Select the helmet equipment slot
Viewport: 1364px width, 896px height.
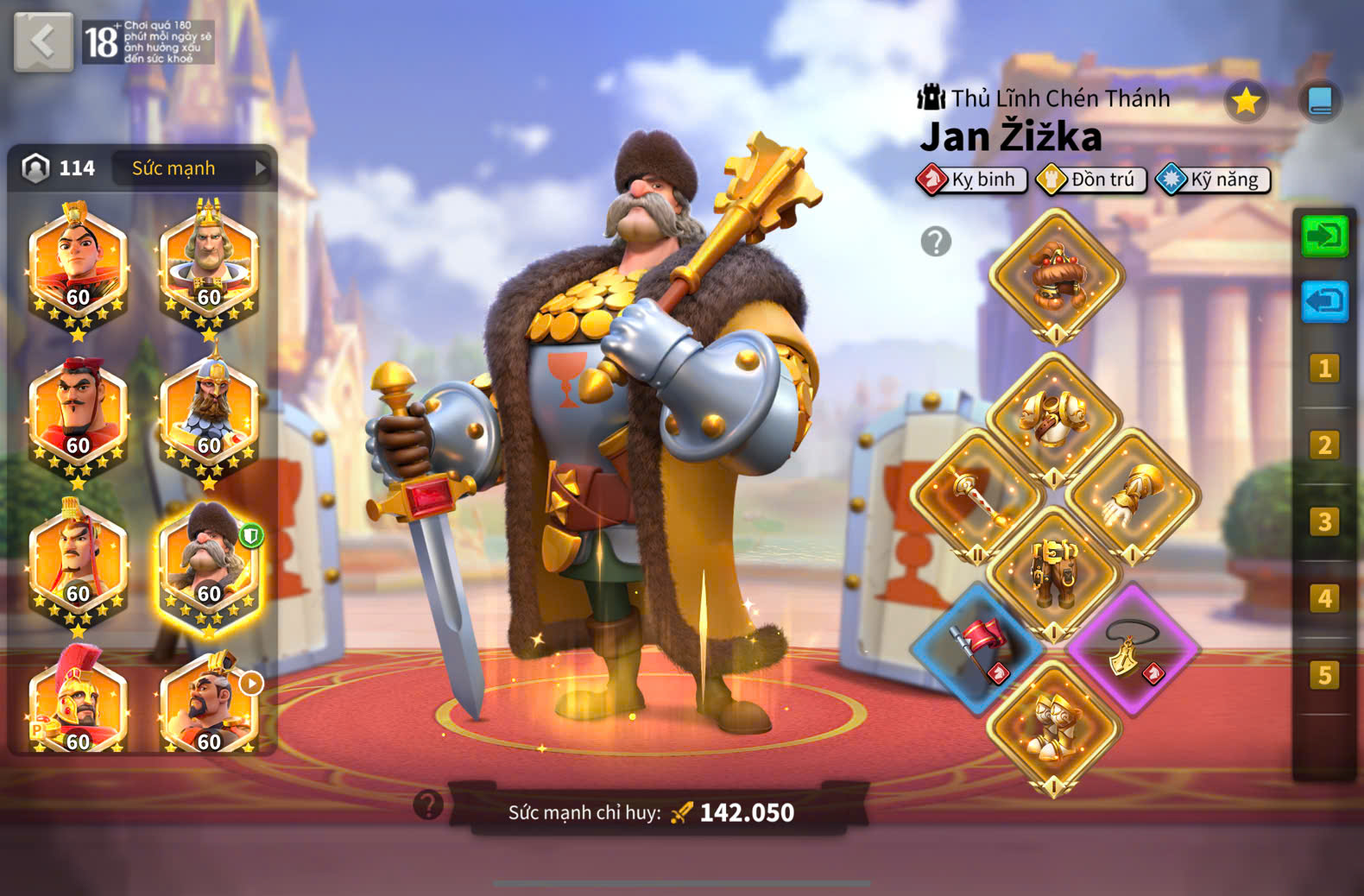click(x=1055, y=276)
